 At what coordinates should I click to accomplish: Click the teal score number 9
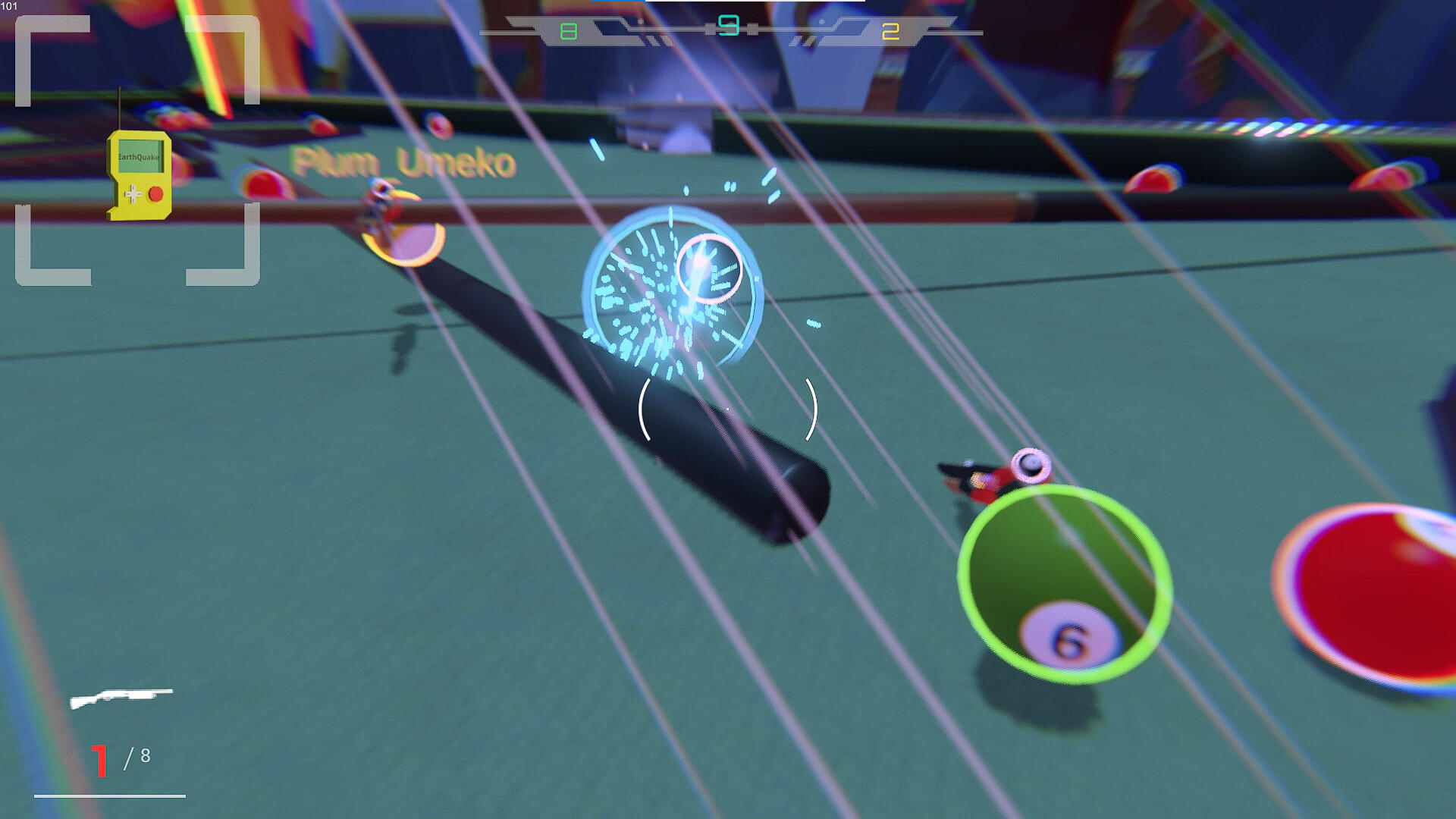click(x=730, y=24)
